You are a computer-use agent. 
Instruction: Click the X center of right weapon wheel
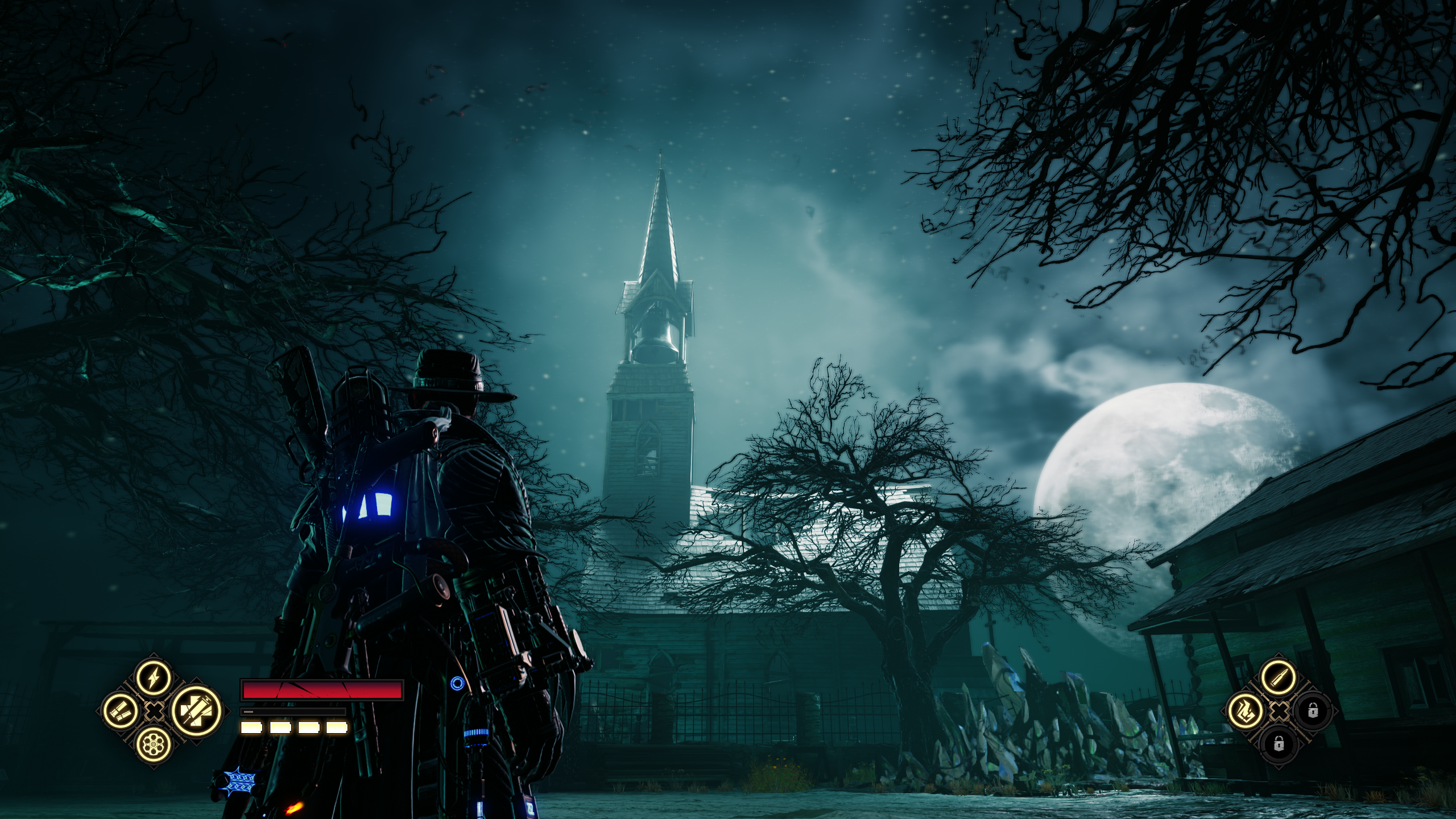[1279, 711]
